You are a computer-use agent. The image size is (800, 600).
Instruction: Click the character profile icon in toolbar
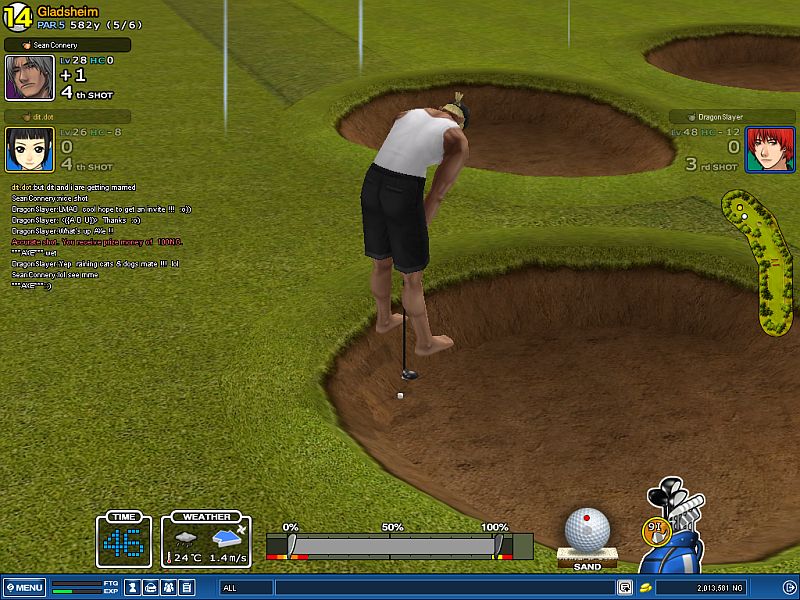click(132, 587)
